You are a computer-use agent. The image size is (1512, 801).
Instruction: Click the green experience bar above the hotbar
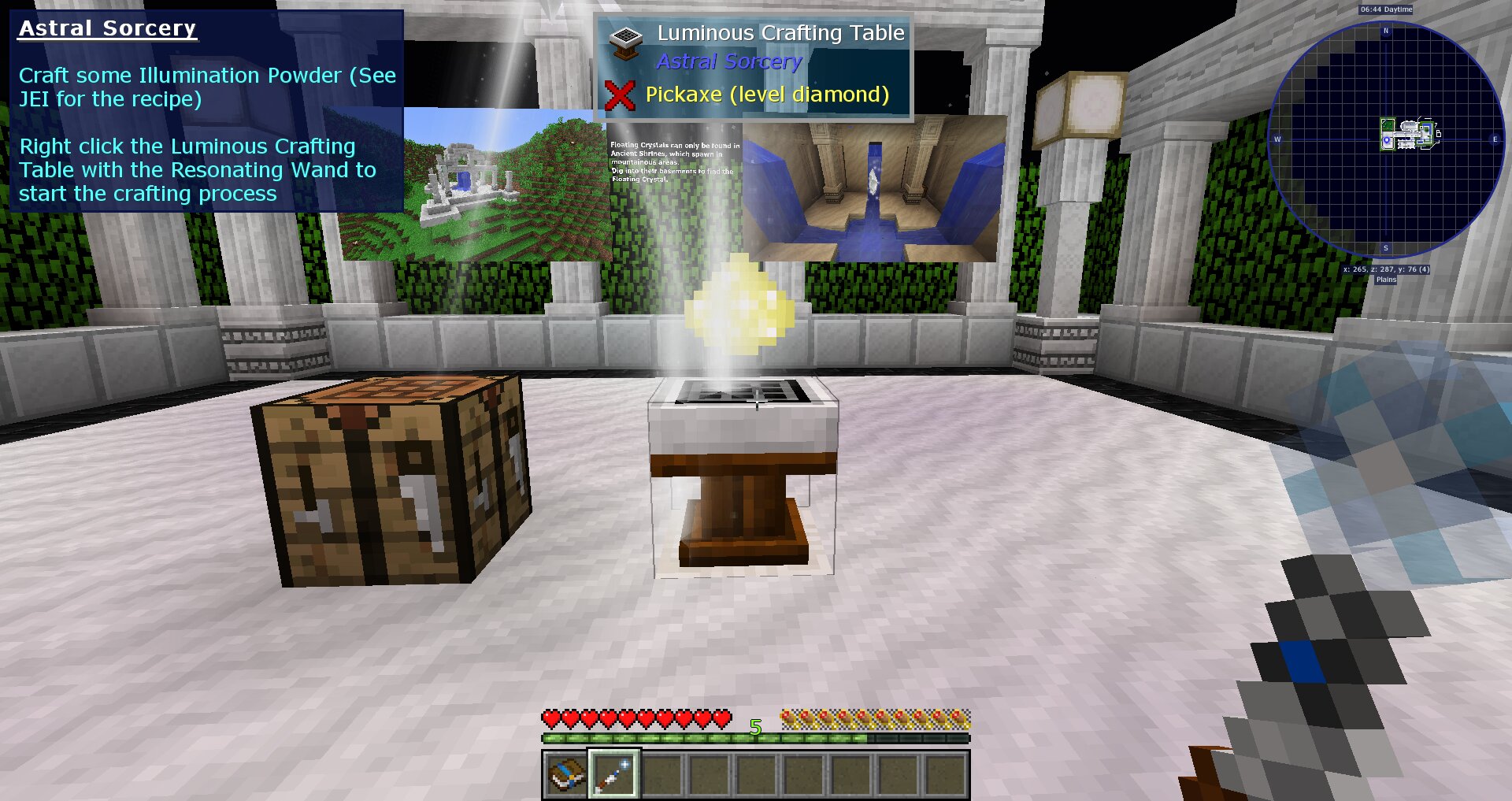pos(754,740)
